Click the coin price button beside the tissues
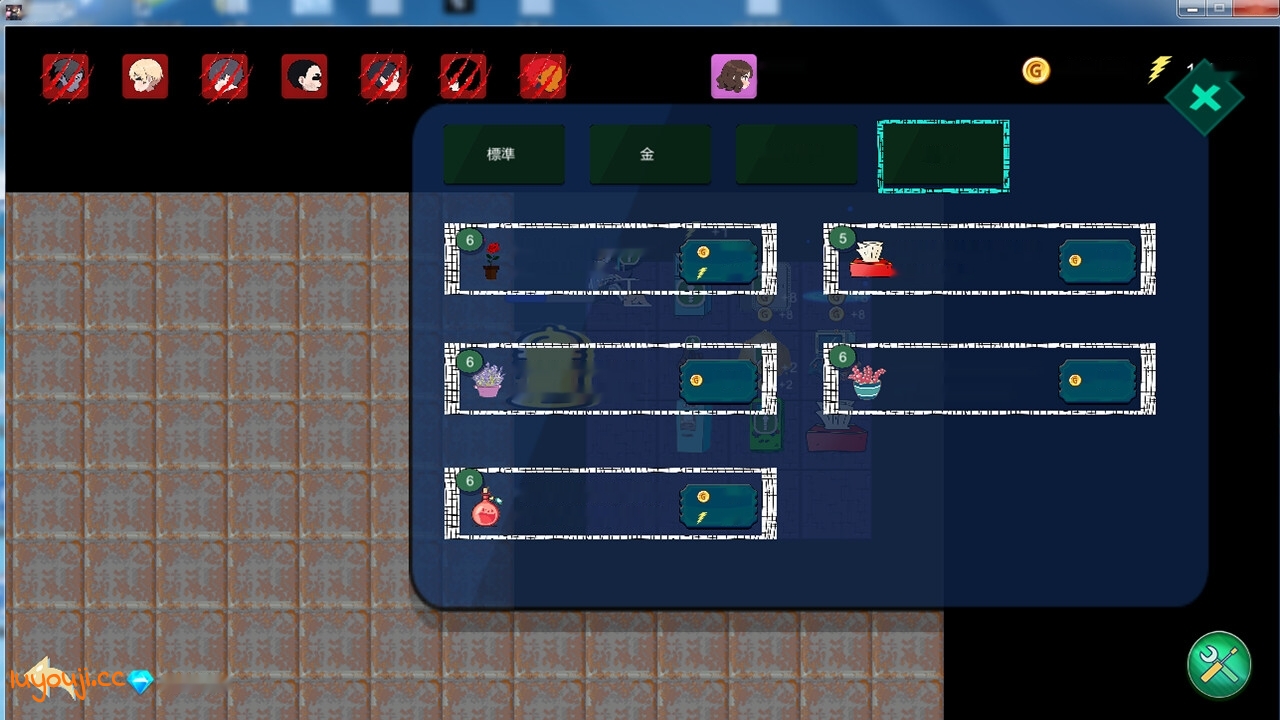This screenshot has width=1280, height=720. [x=1098, y=260]
